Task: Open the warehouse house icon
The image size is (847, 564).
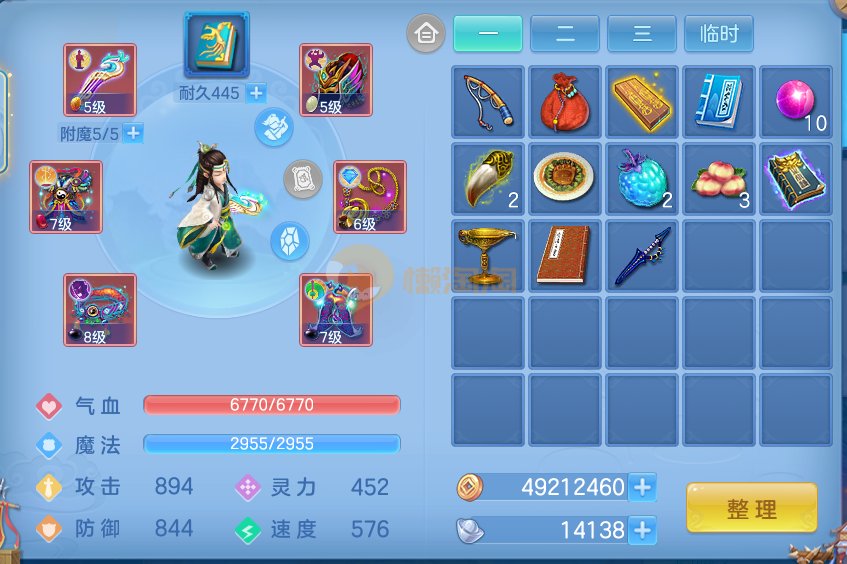Action: point(426,34)
